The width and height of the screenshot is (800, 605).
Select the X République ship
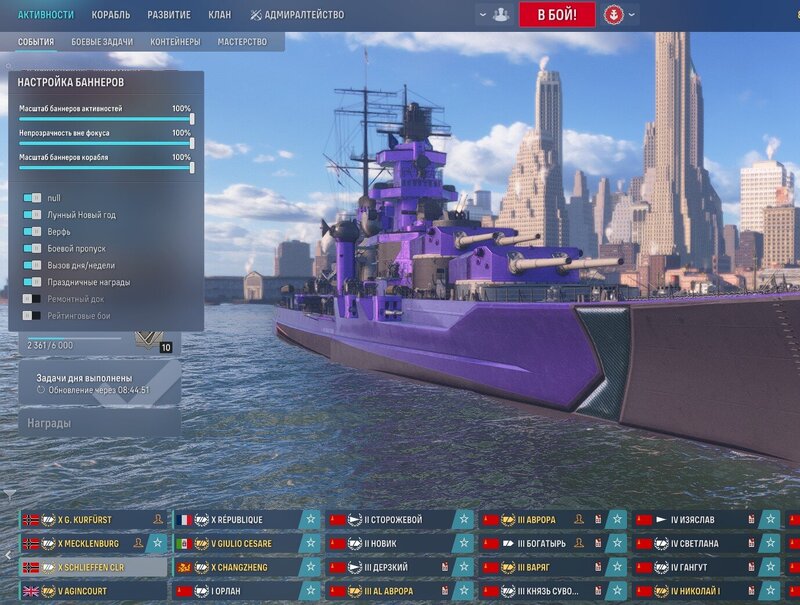(x=236, y=520)
